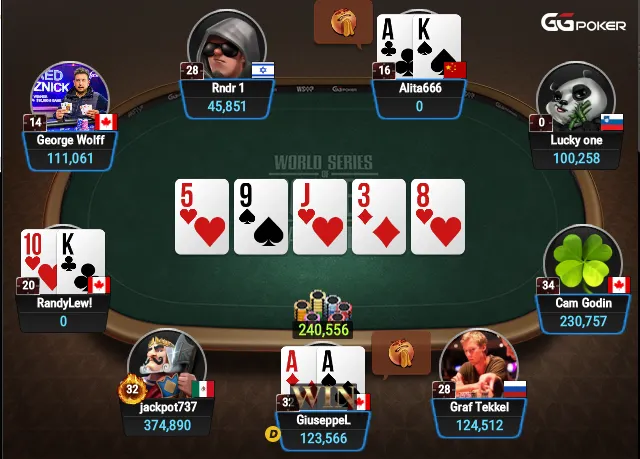View jackpot737's king avatar
640x459 pixels.
pos(167,366)
